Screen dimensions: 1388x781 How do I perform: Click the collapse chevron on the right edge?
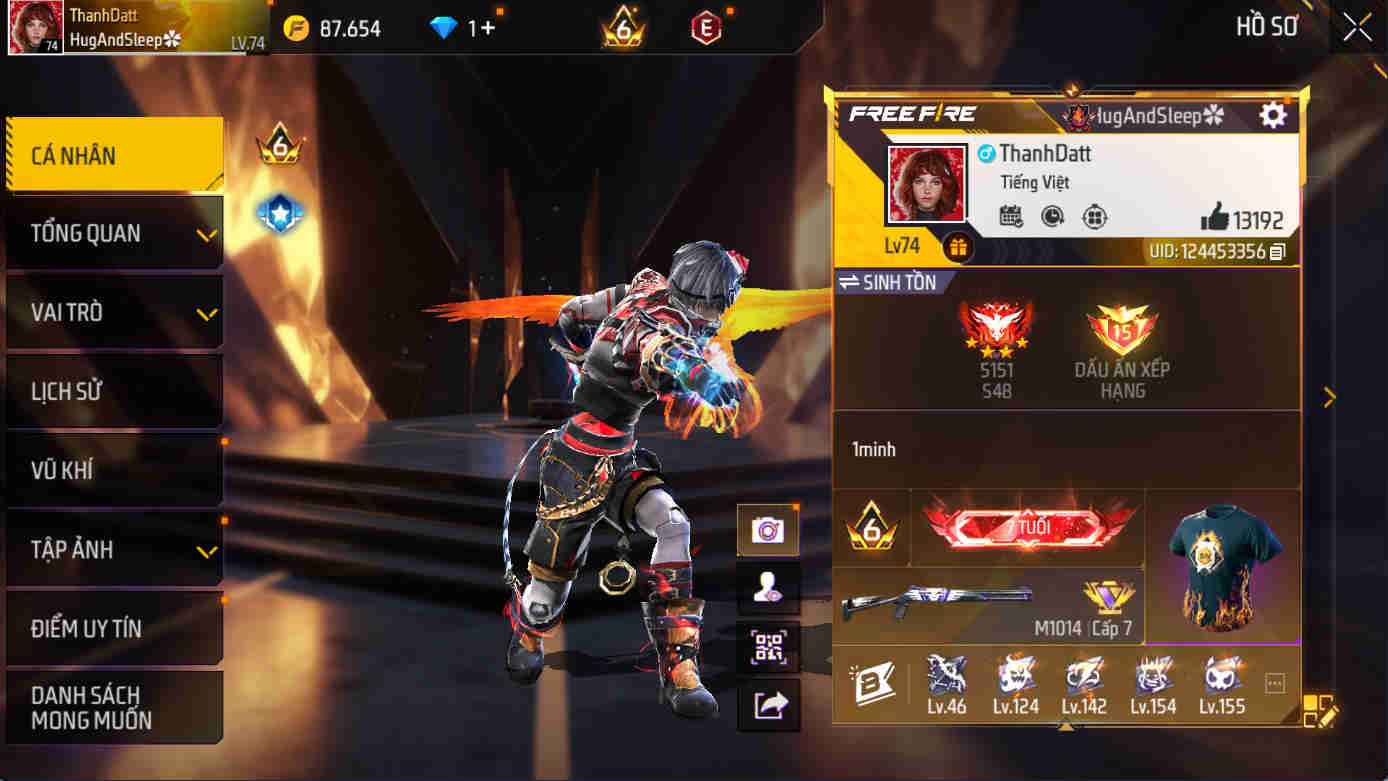click(x=1330, y=397)
